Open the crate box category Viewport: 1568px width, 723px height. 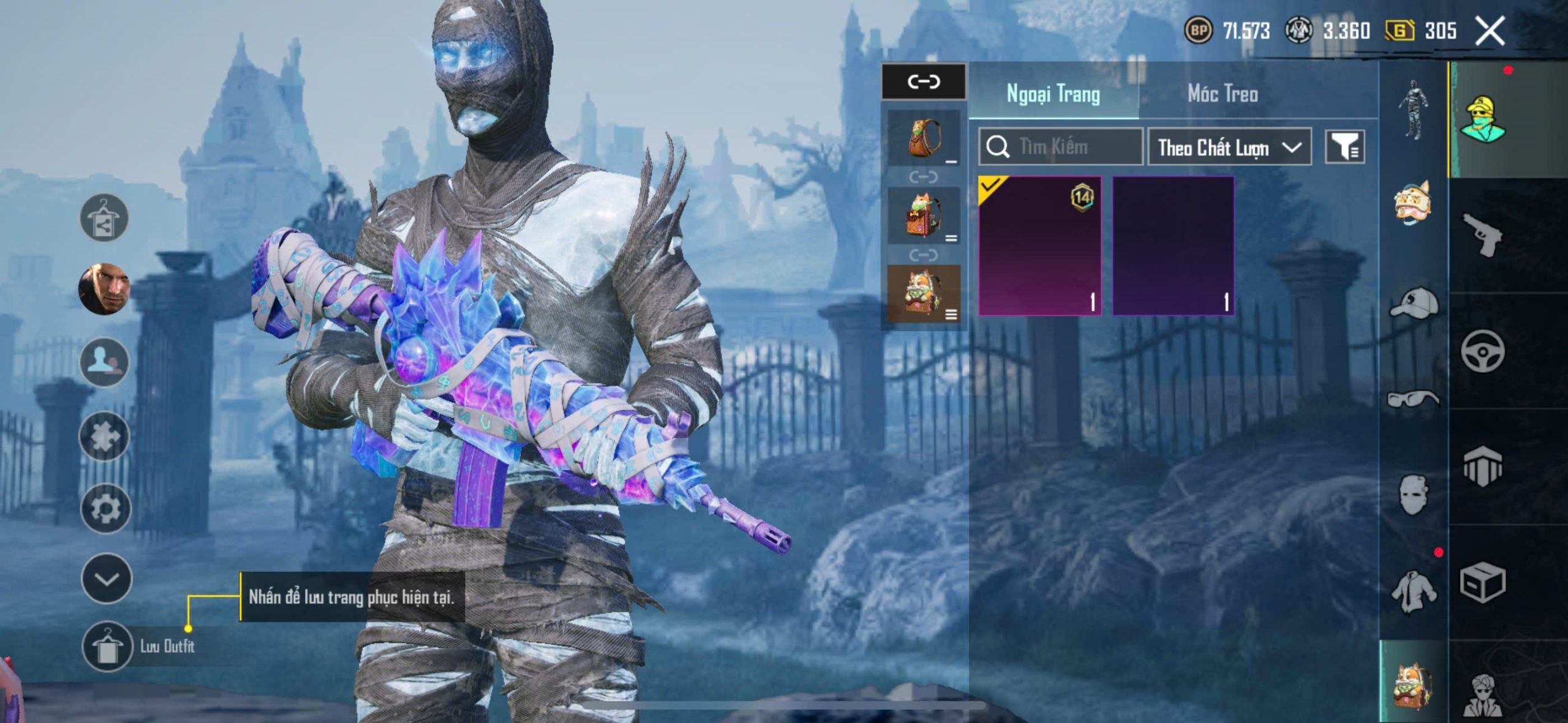click(x=1482, y=583)
